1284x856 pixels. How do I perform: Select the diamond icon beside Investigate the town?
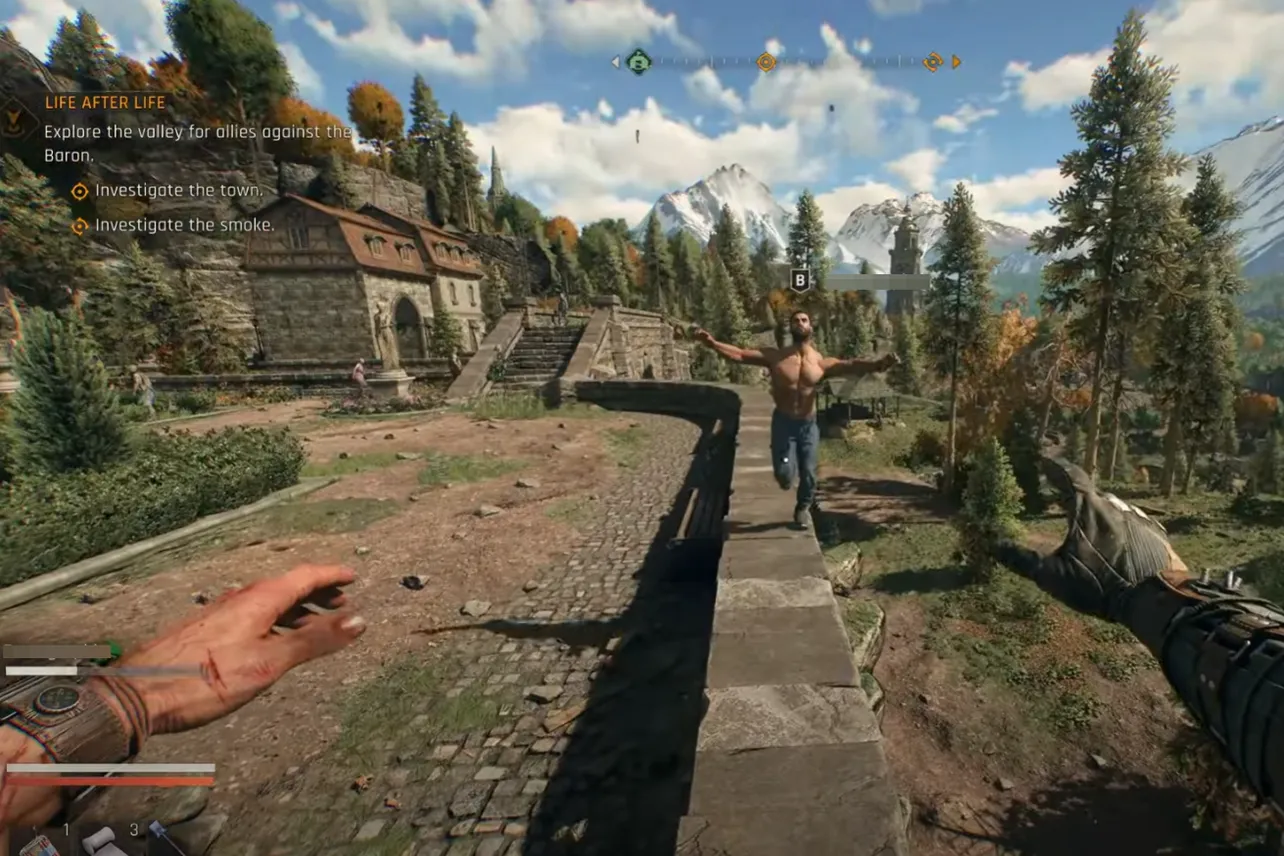point(79,190)
